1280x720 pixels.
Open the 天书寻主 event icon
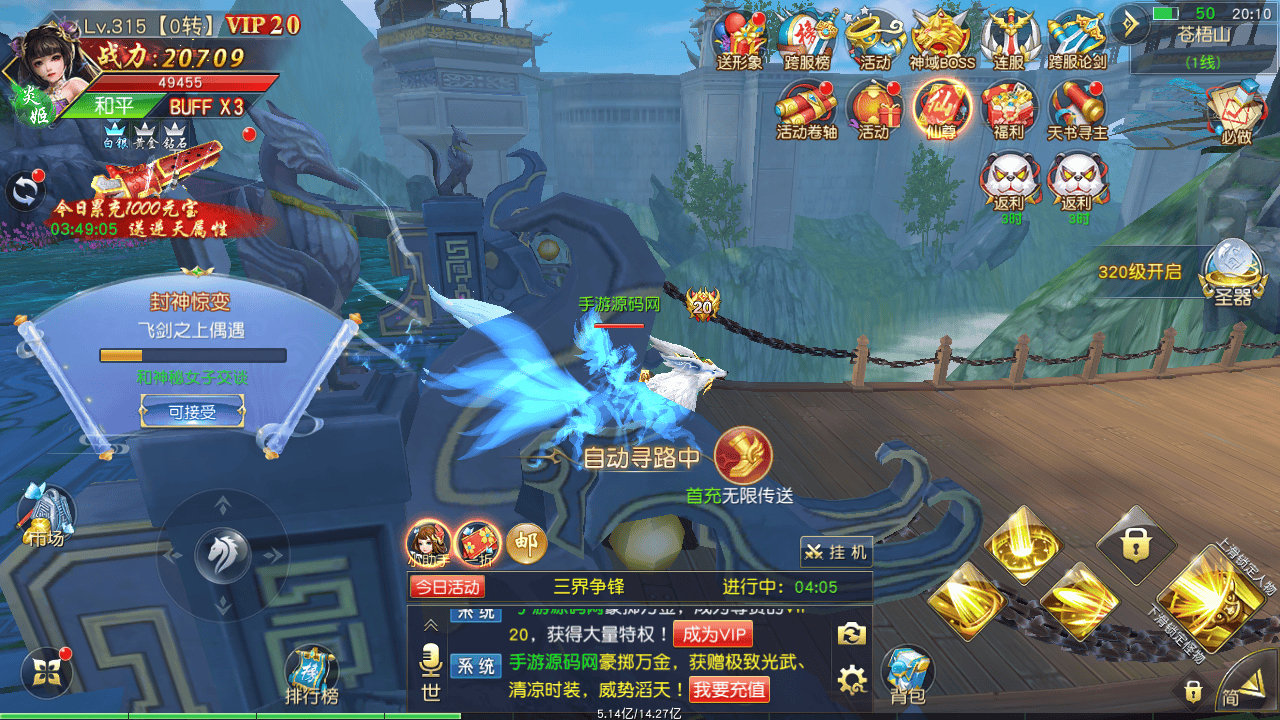(1077, 108)
